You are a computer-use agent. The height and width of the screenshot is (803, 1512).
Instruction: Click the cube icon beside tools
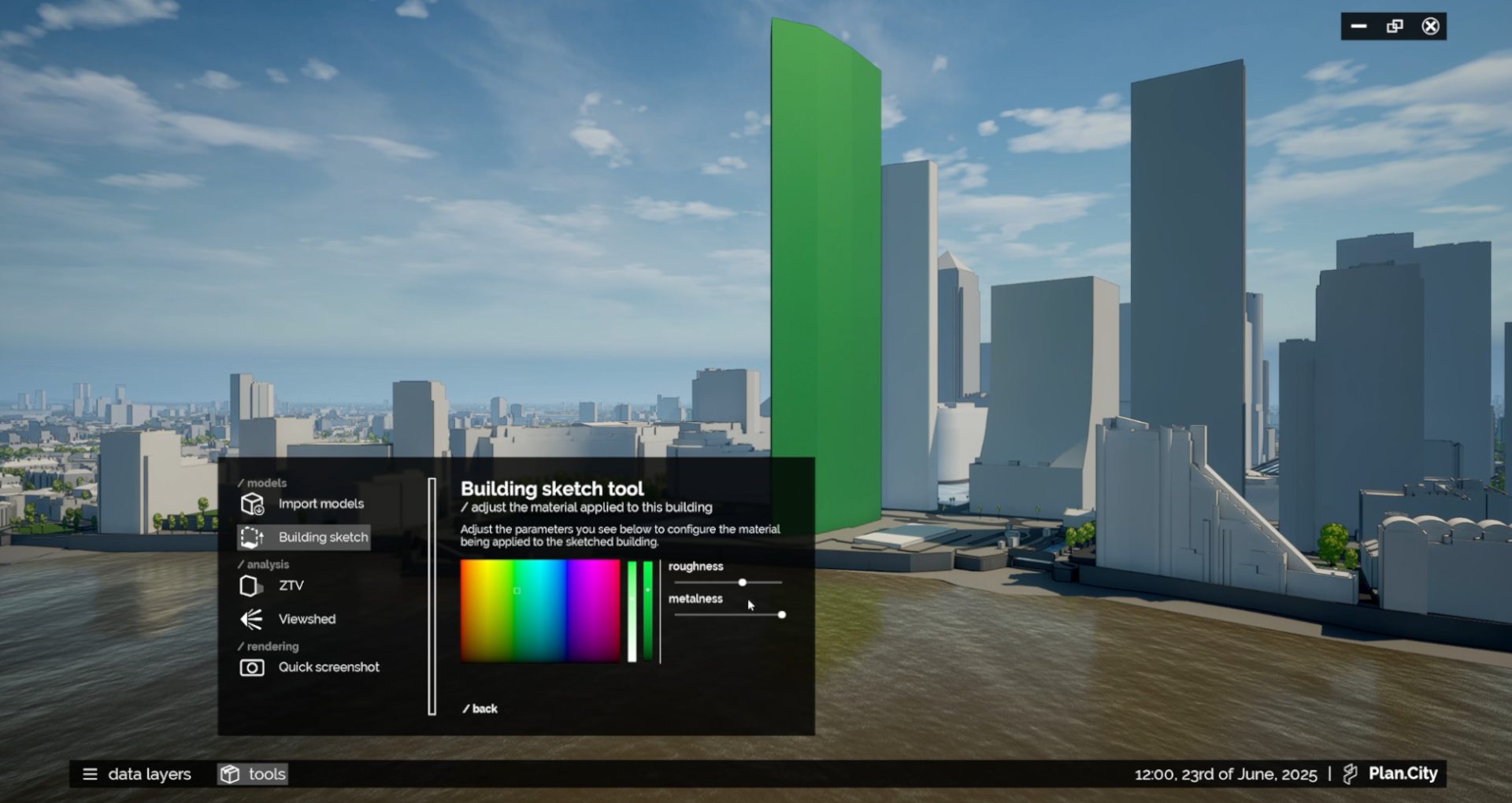click(x=229, y=774)
